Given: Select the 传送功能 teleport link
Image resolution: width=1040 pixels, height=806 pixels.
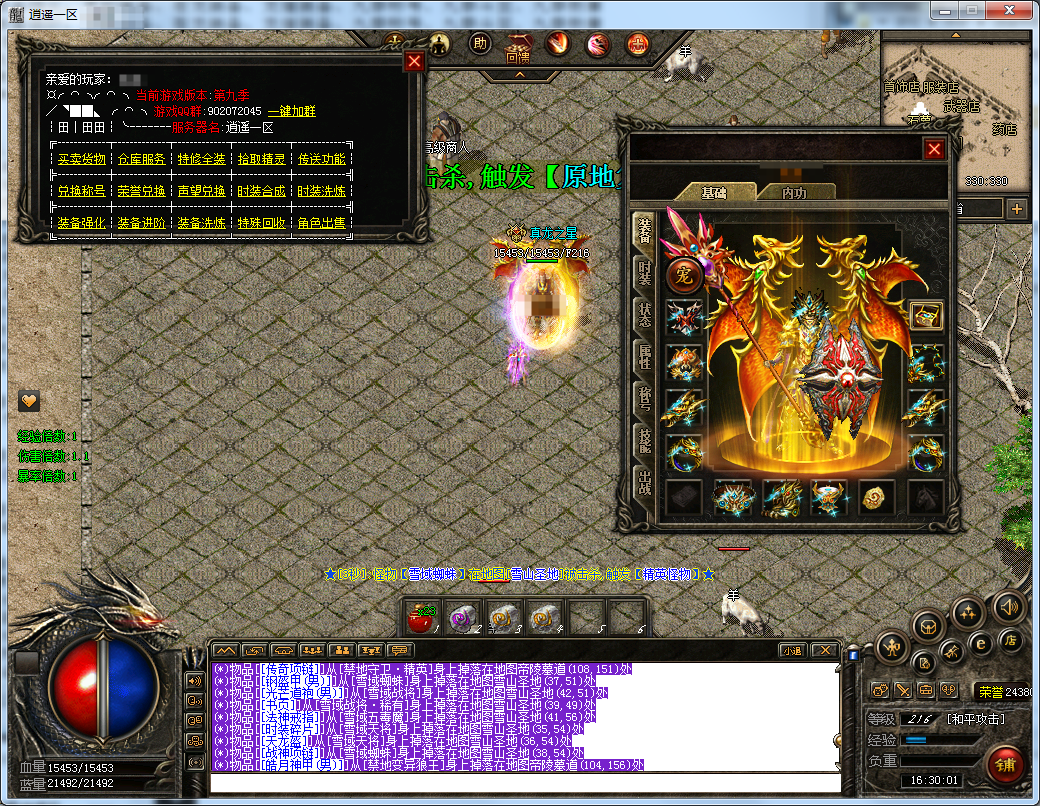Looking at the screenshot, I should (x=321, y=159).
